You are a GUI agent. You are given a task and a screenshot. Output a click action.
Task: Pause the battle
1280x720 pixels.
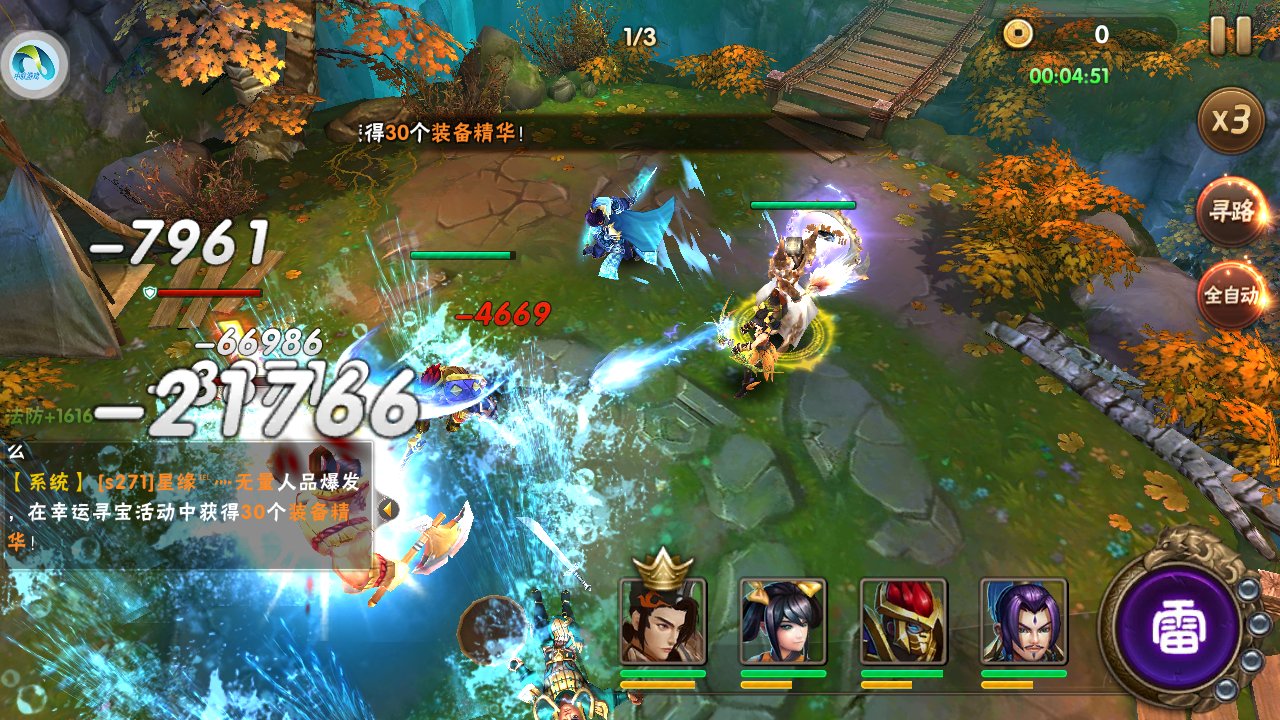(x=1230, y=36)
